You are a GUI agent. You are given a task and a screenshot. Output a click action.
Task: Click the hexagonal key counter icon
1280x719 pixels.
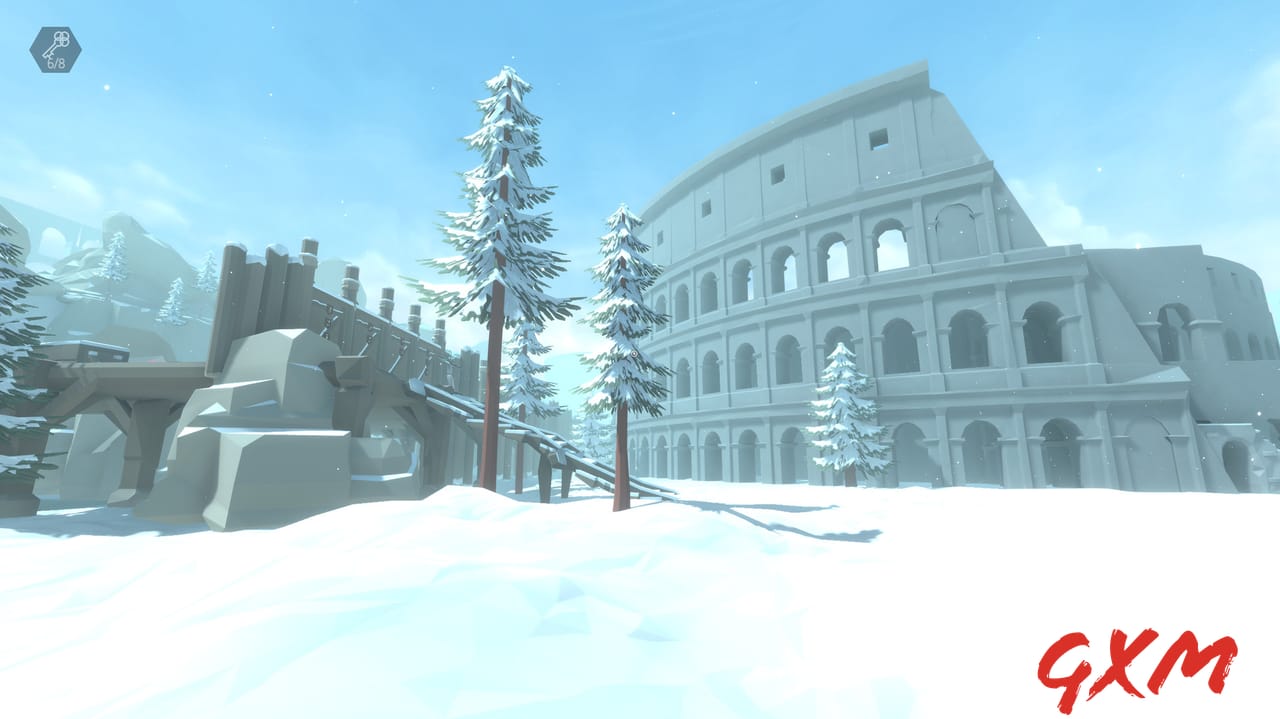coord(56,50)
